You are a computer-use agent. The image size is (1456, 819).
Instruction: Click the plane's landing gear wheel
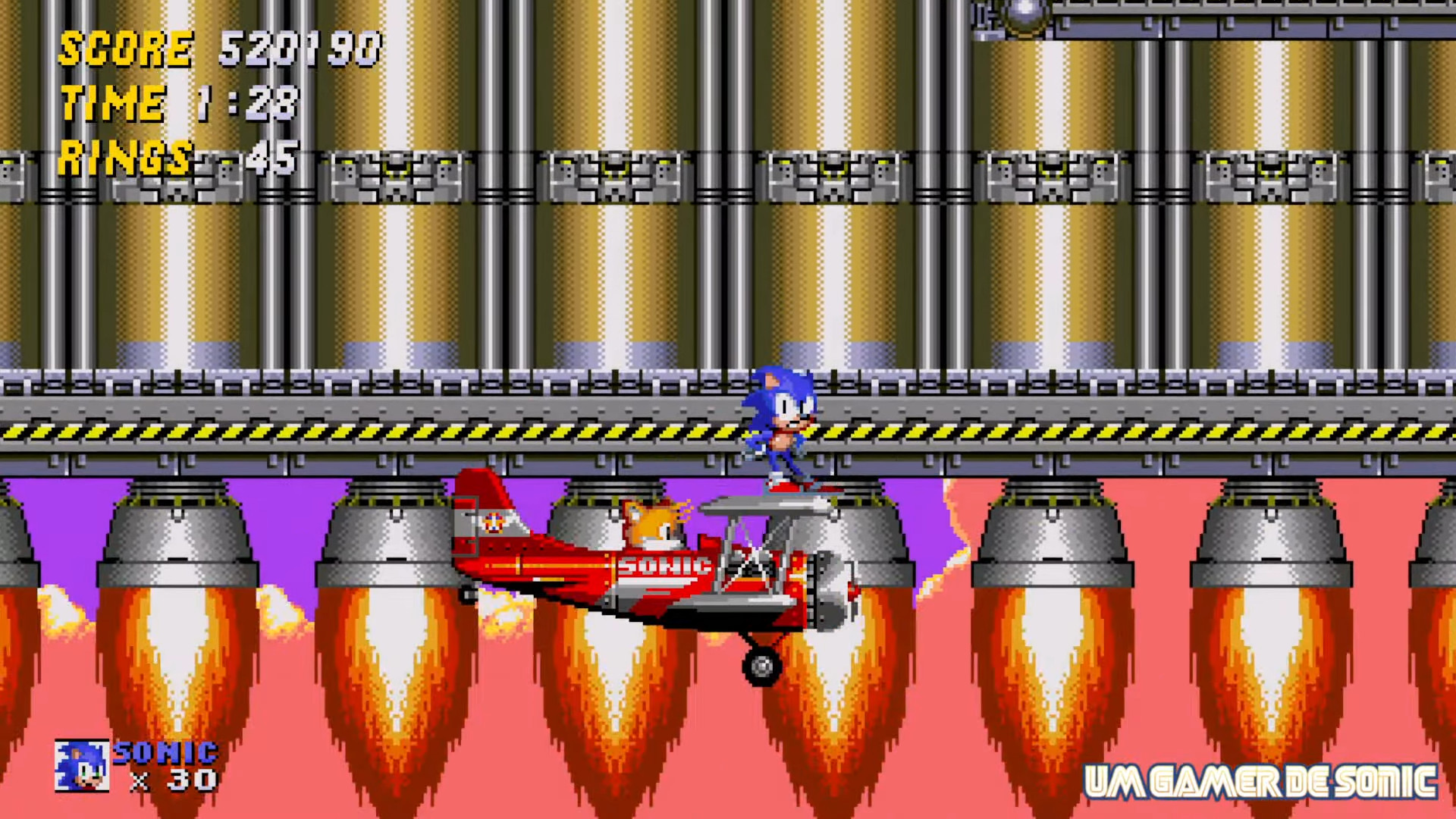coord(761,665)
